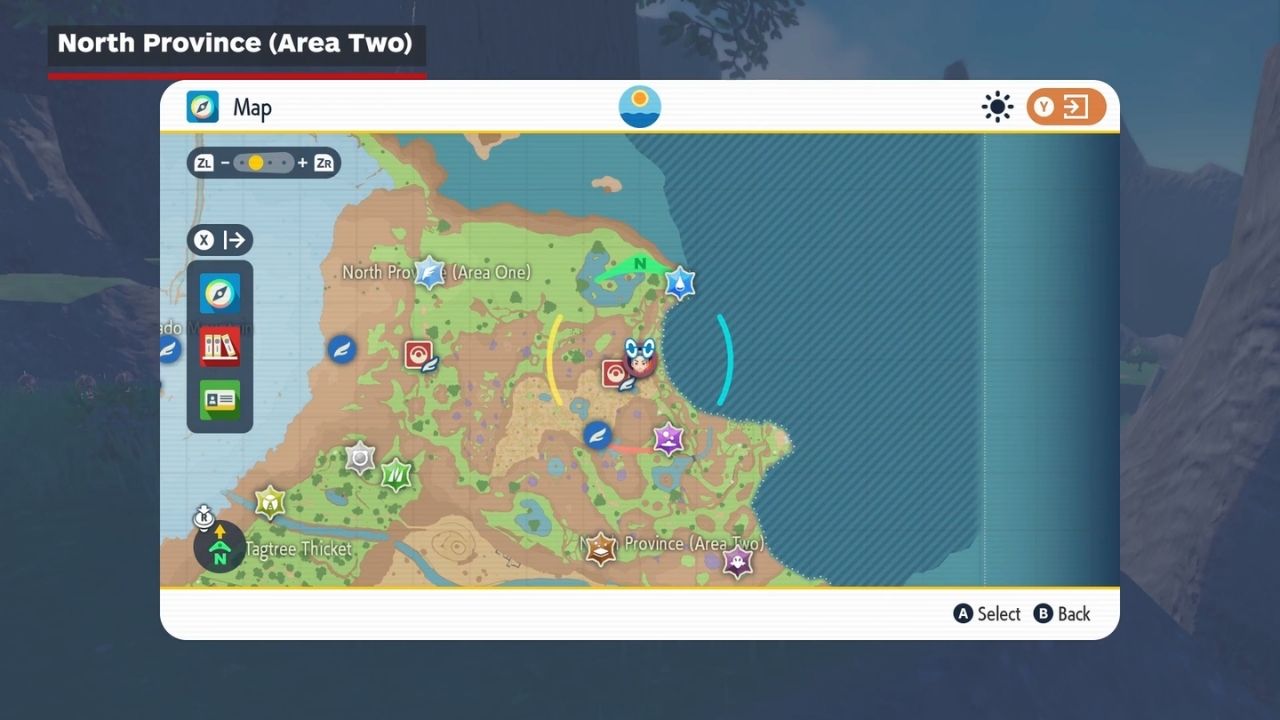Open the Pokédex bookshelf app icon

click(x=219, y=346)
